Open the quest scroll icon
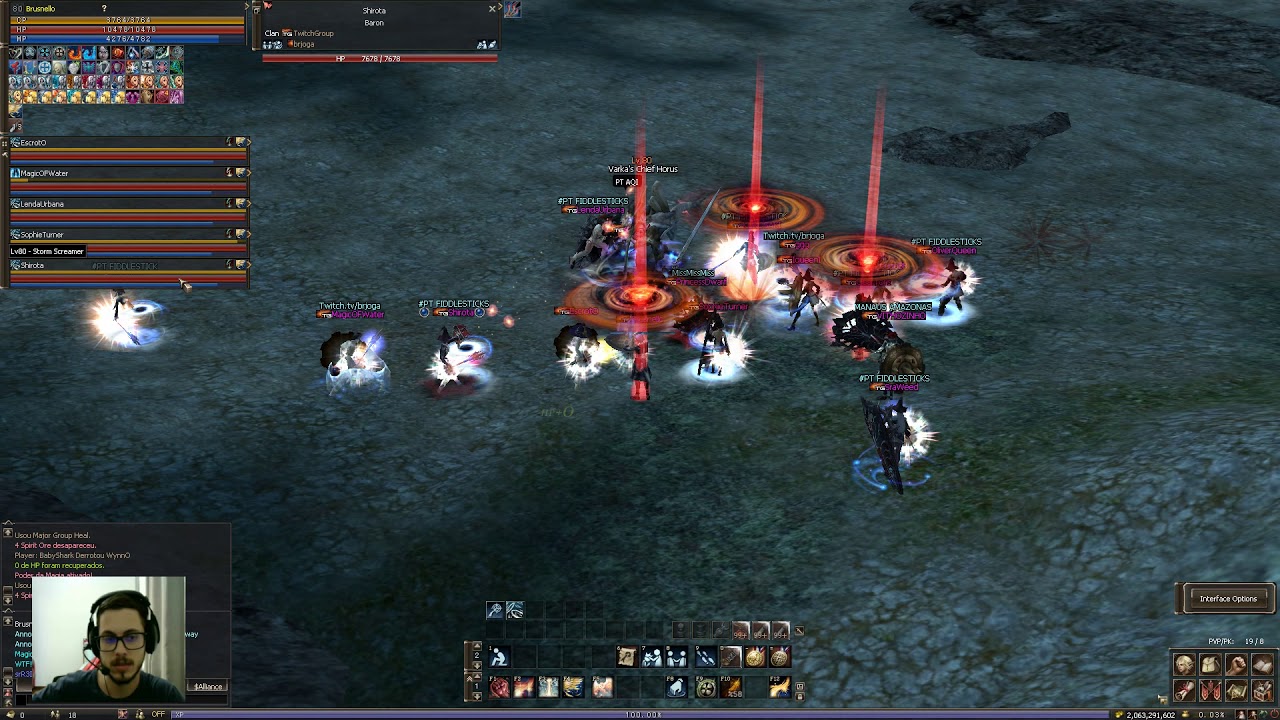Viewport: 1280px width, 720px height. [1184, 690]
